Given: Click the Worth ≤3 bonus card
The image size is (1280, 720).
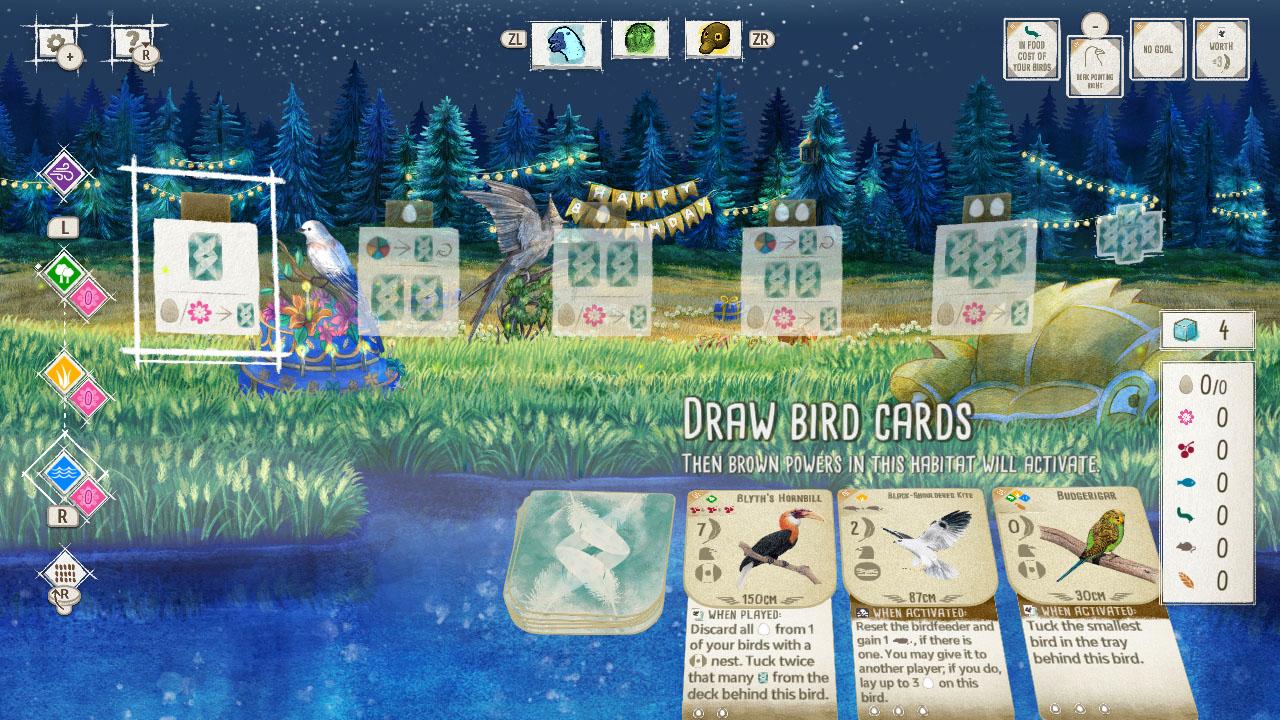Looking at the screenshot, I should point(1220,47).
